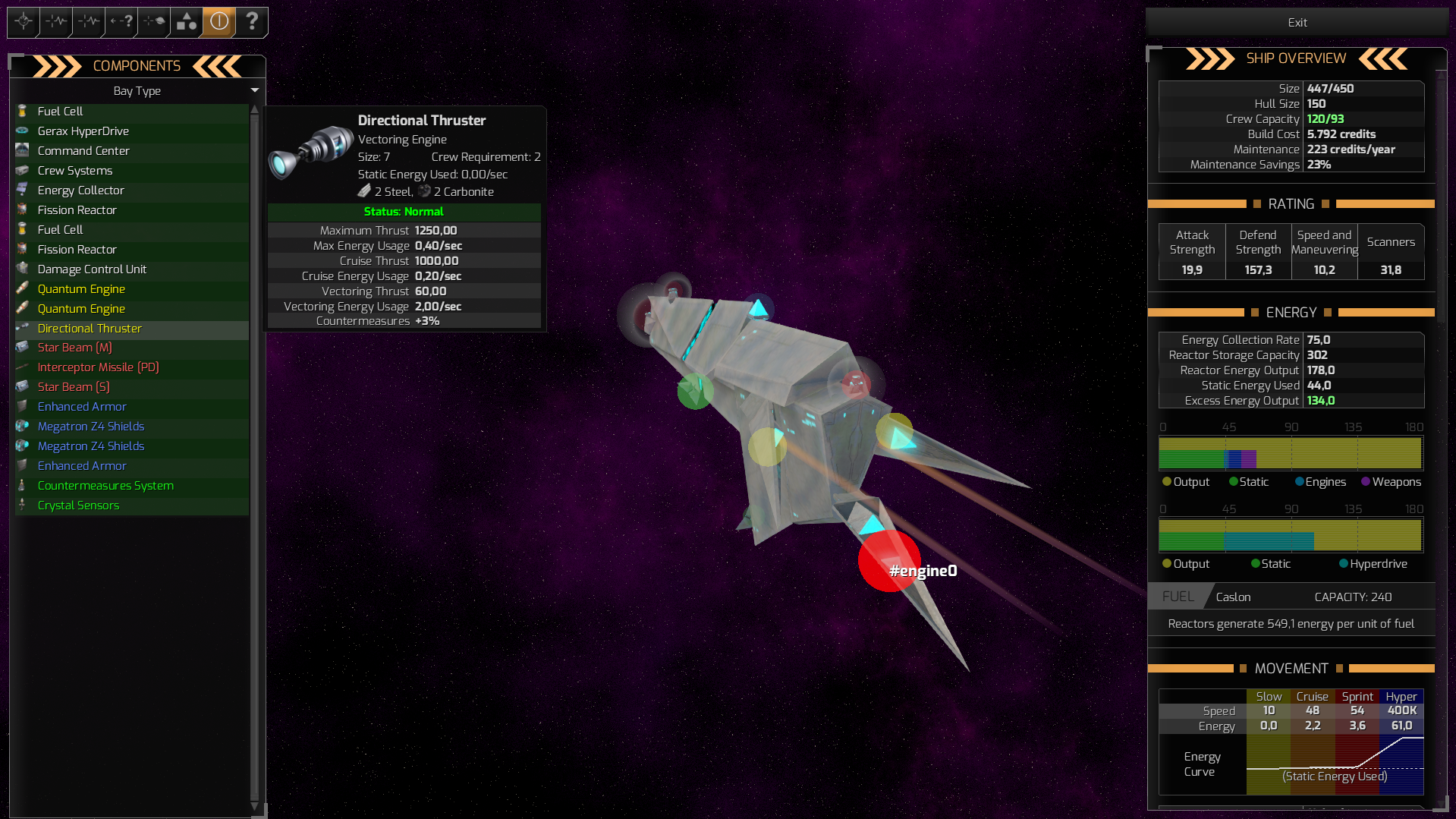Click the arrow-question toolbar icon
The width and height of the screenshot is (1456, 819).
[120, 22]
